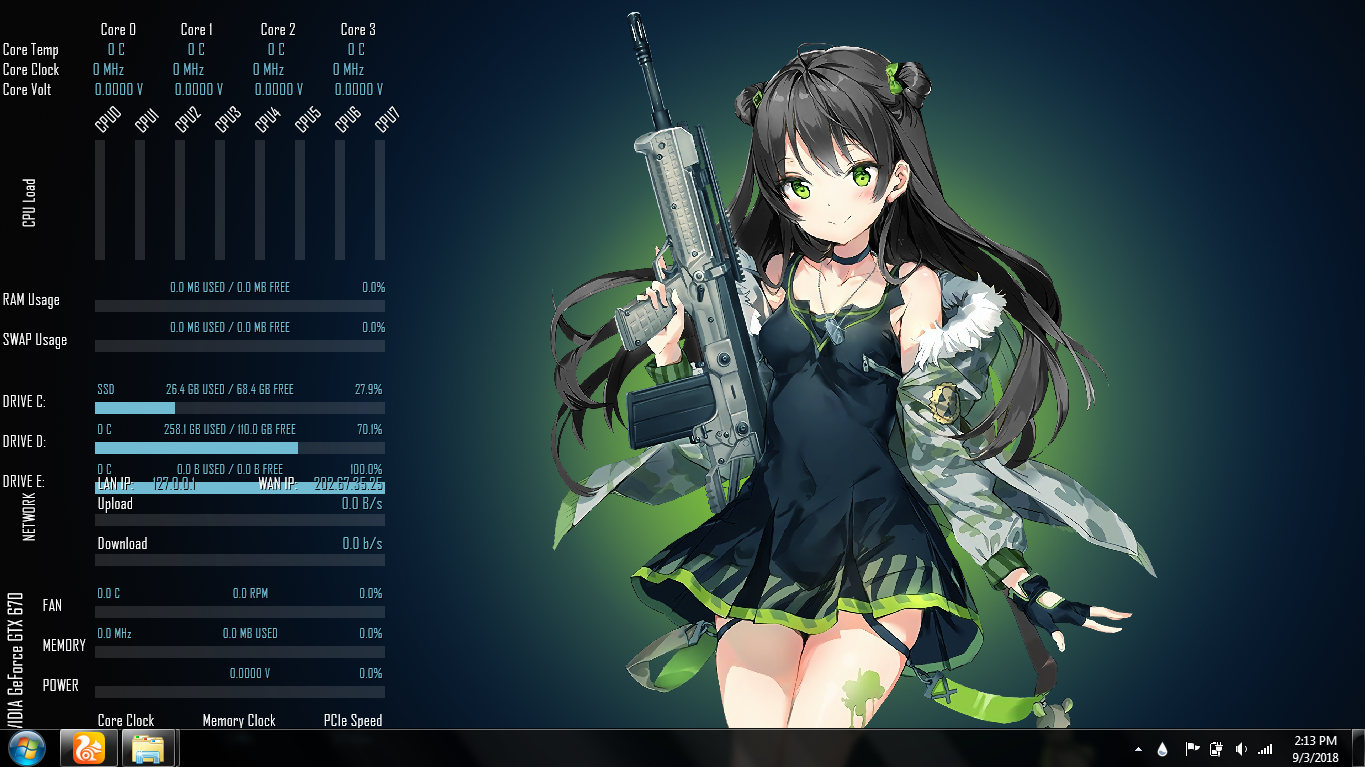Click the RAM Usage meter bar
The width and height of the screenshot is (1365, 767).
[x=240, y=305]
